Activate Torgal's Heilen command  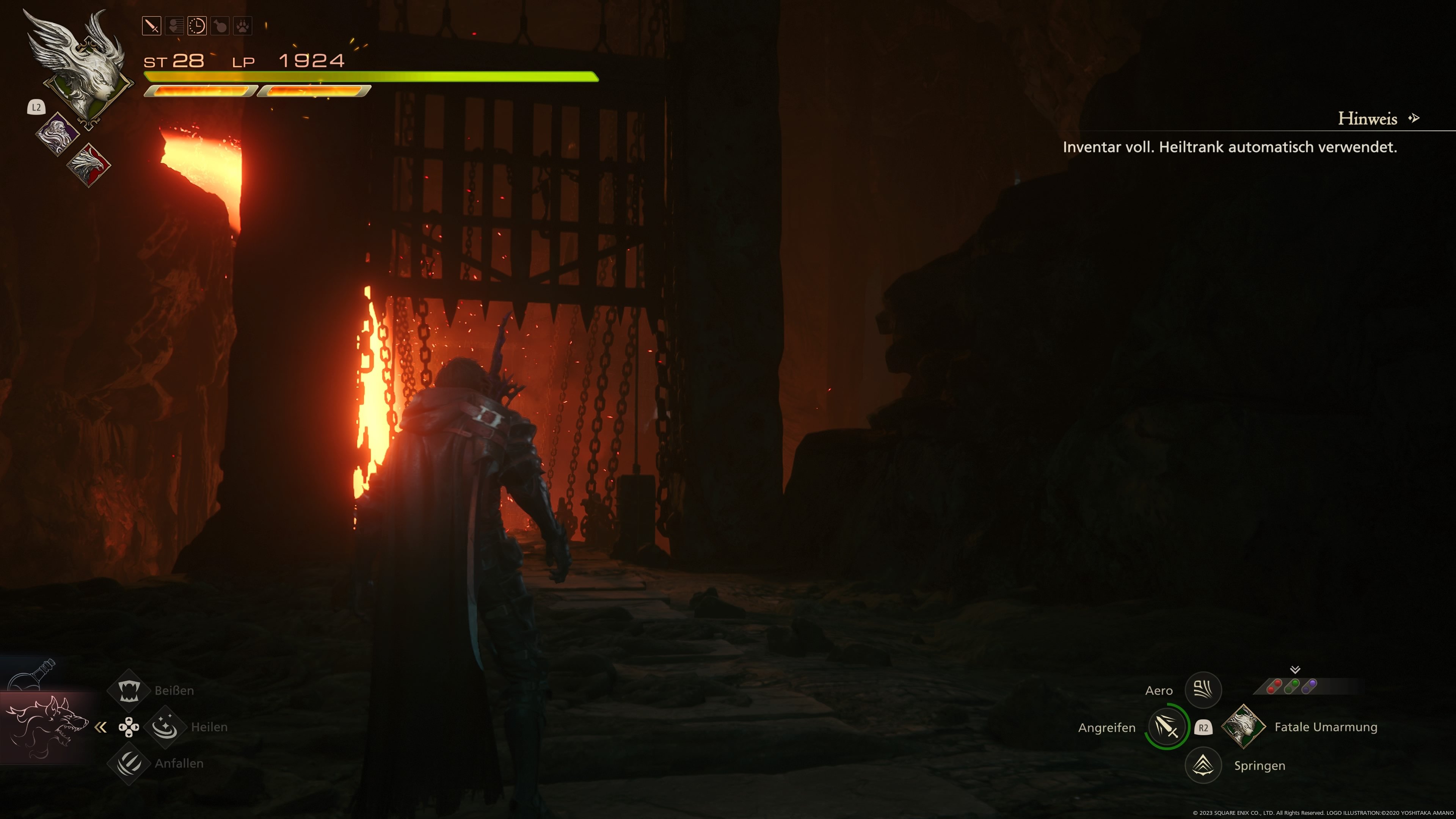165,727
